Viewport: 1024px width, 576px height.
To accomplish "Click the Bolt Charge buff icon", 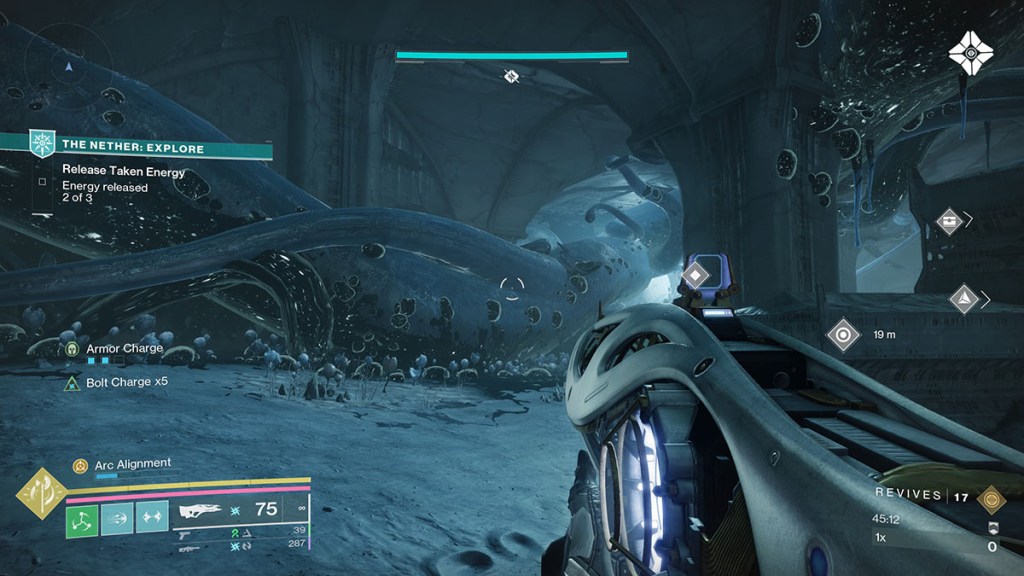I will 72,382.
